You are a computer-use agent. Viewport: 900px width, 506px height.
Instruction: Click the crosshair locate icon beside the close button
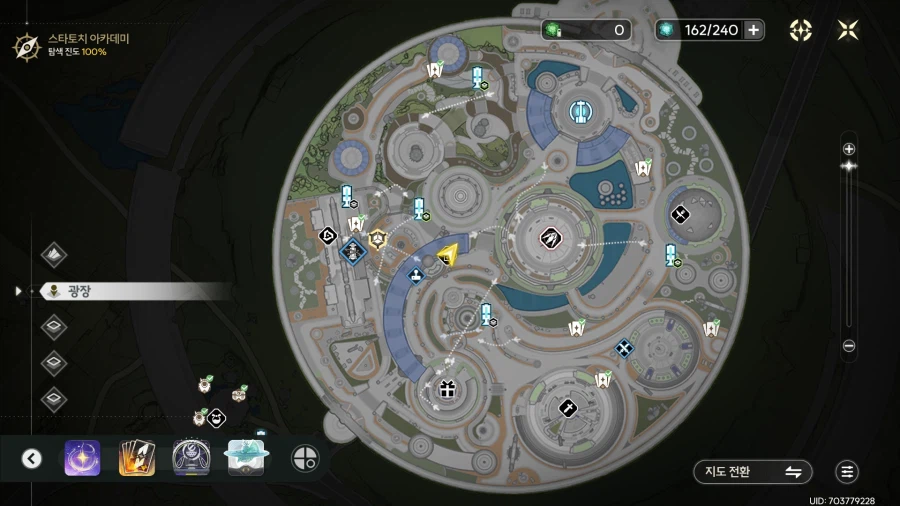coord(801,30)
